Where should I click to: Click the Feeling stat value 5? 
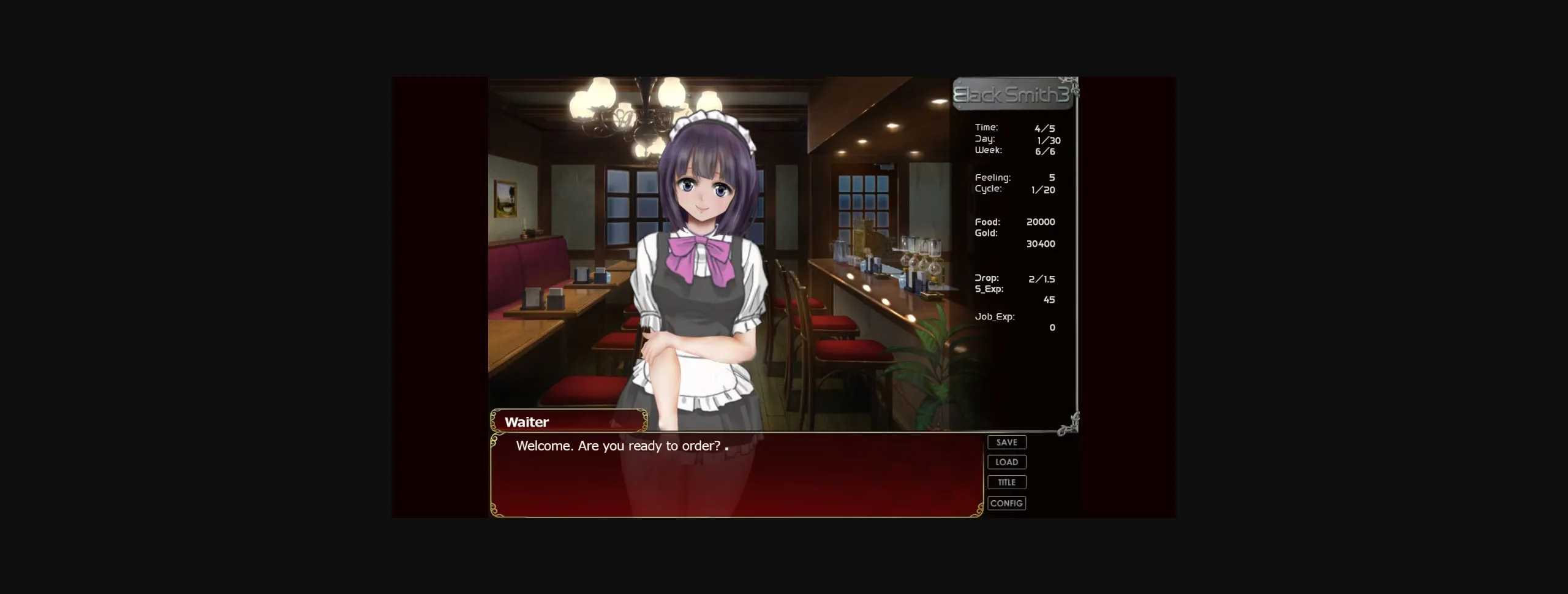pos(1052,177)
